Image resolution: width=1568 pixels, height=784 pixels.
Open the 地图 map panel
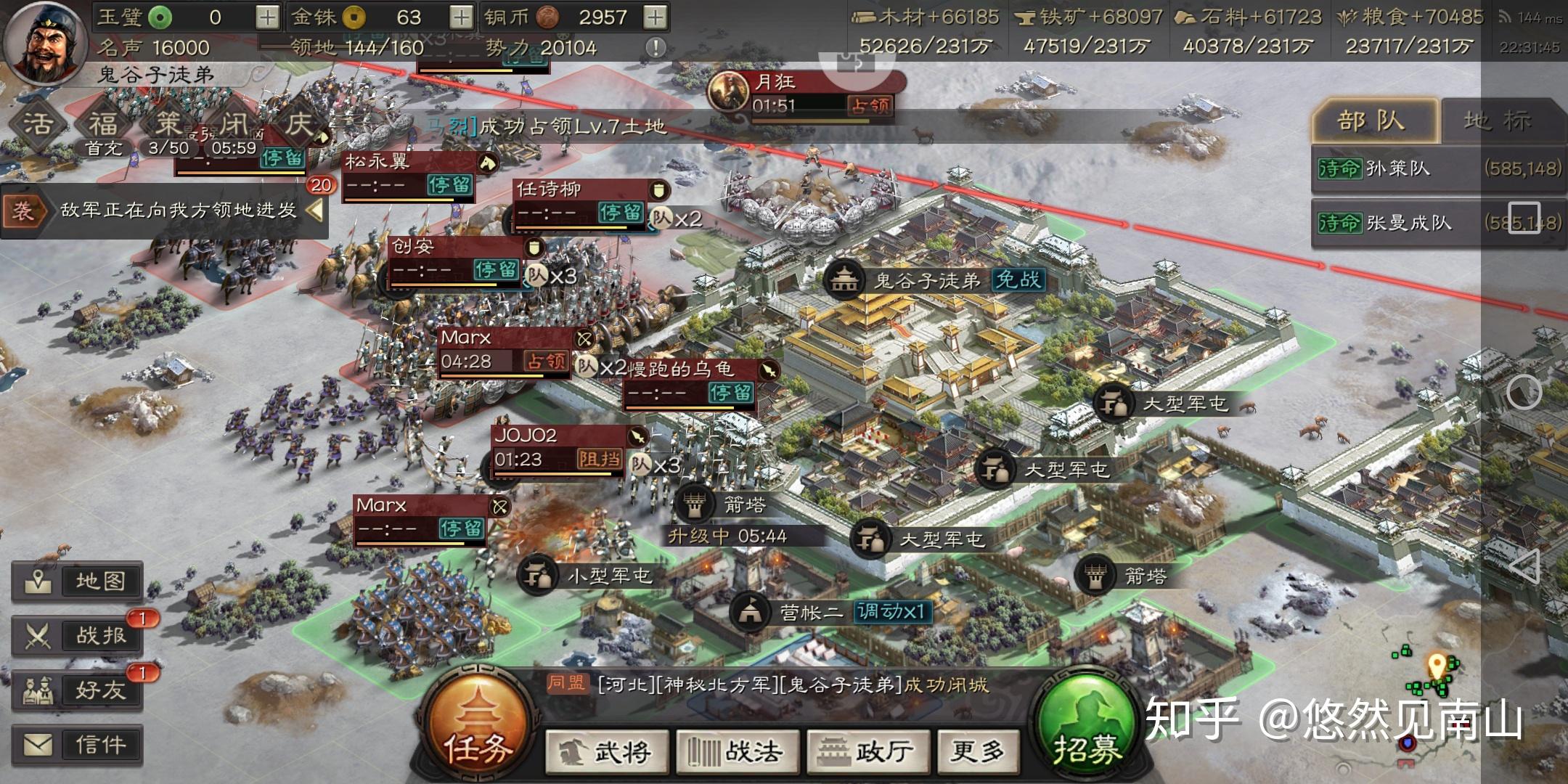[79, 581]
